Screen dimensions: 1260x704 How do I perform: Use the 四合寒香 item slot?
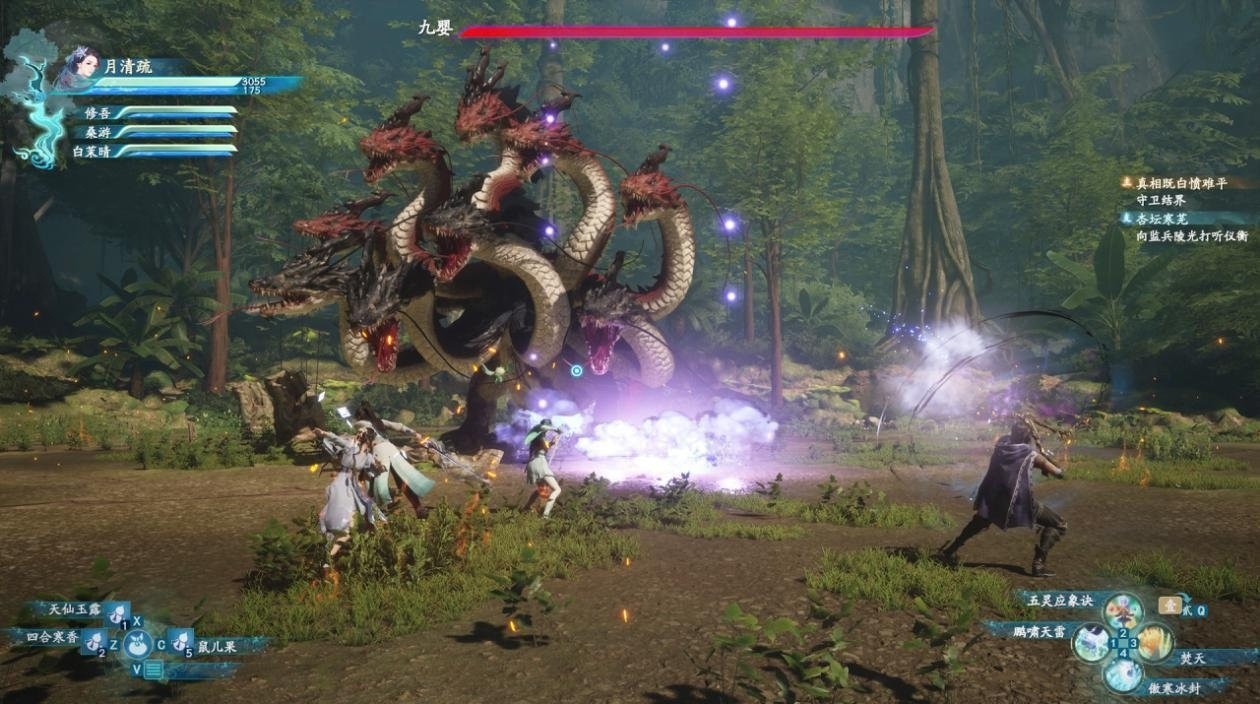point(94,640)
